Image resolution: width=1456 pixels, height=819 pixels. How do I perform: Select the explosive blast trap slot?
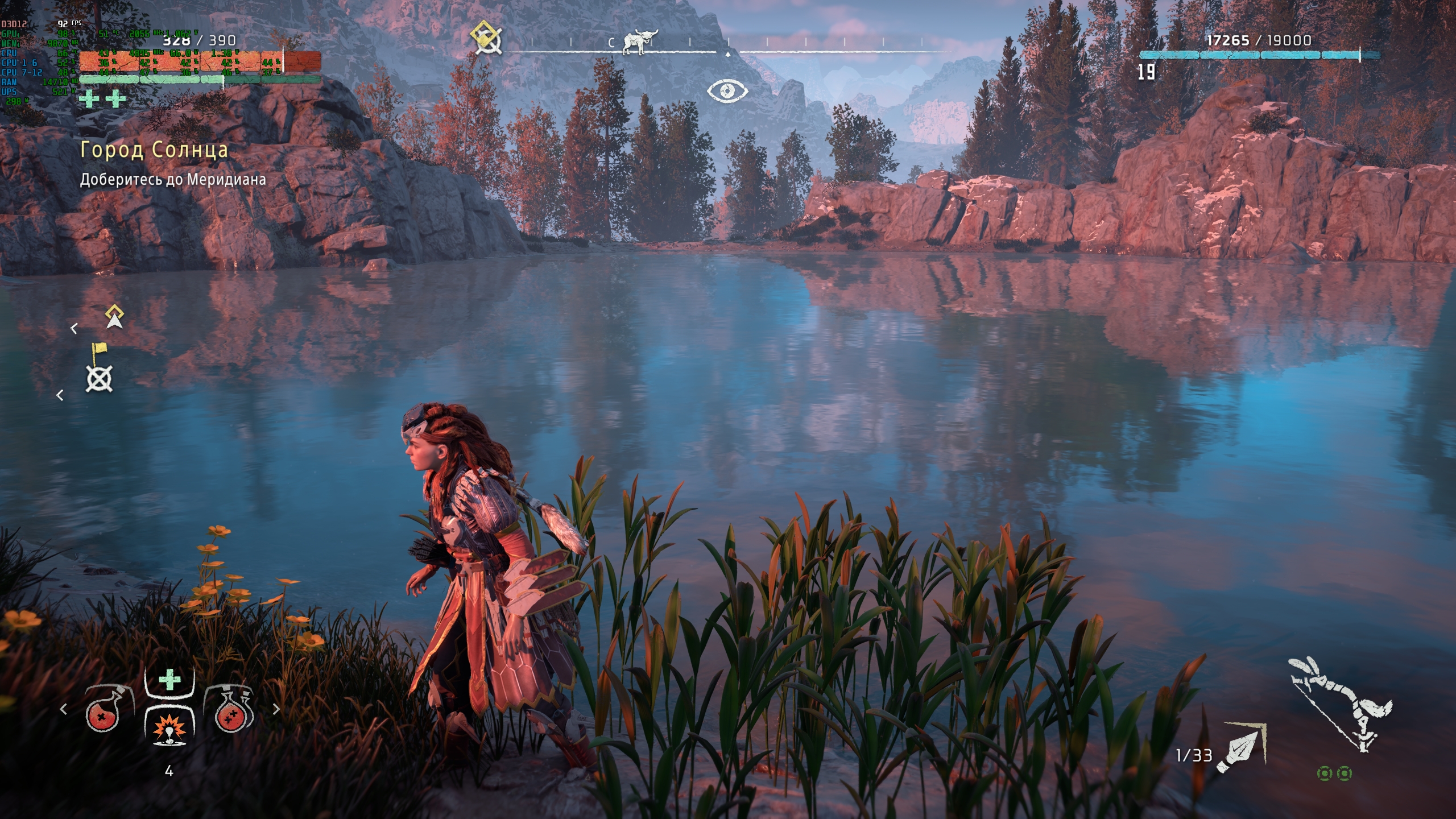tap(169, 727)
